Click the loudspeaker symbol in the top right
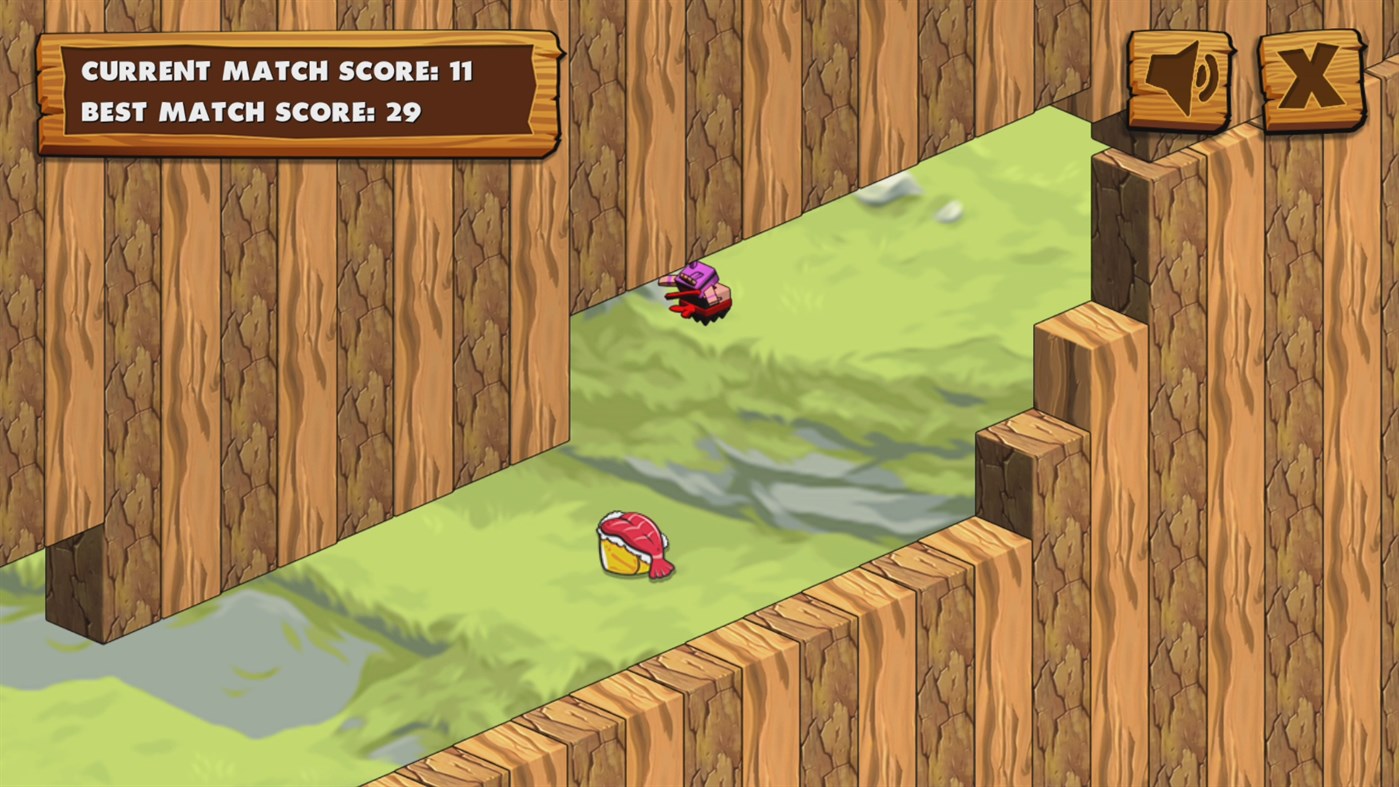The image size is (1399, 787). pyautogui.click(x=1182, y=77)
